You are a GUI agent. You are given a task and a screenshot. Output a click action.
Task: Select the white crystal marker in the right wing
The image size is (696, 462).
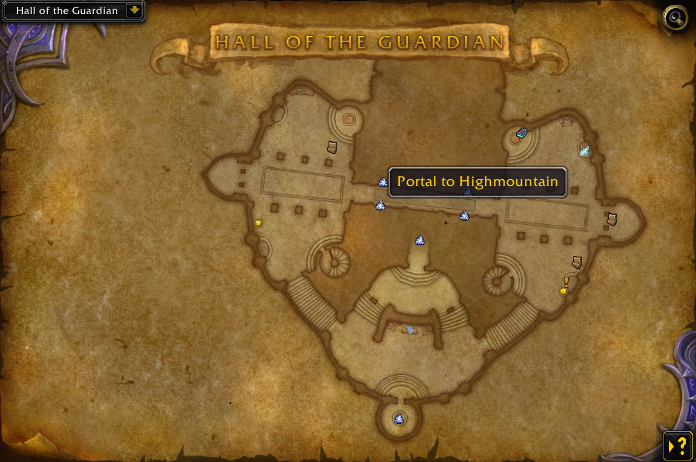[584, 152]
